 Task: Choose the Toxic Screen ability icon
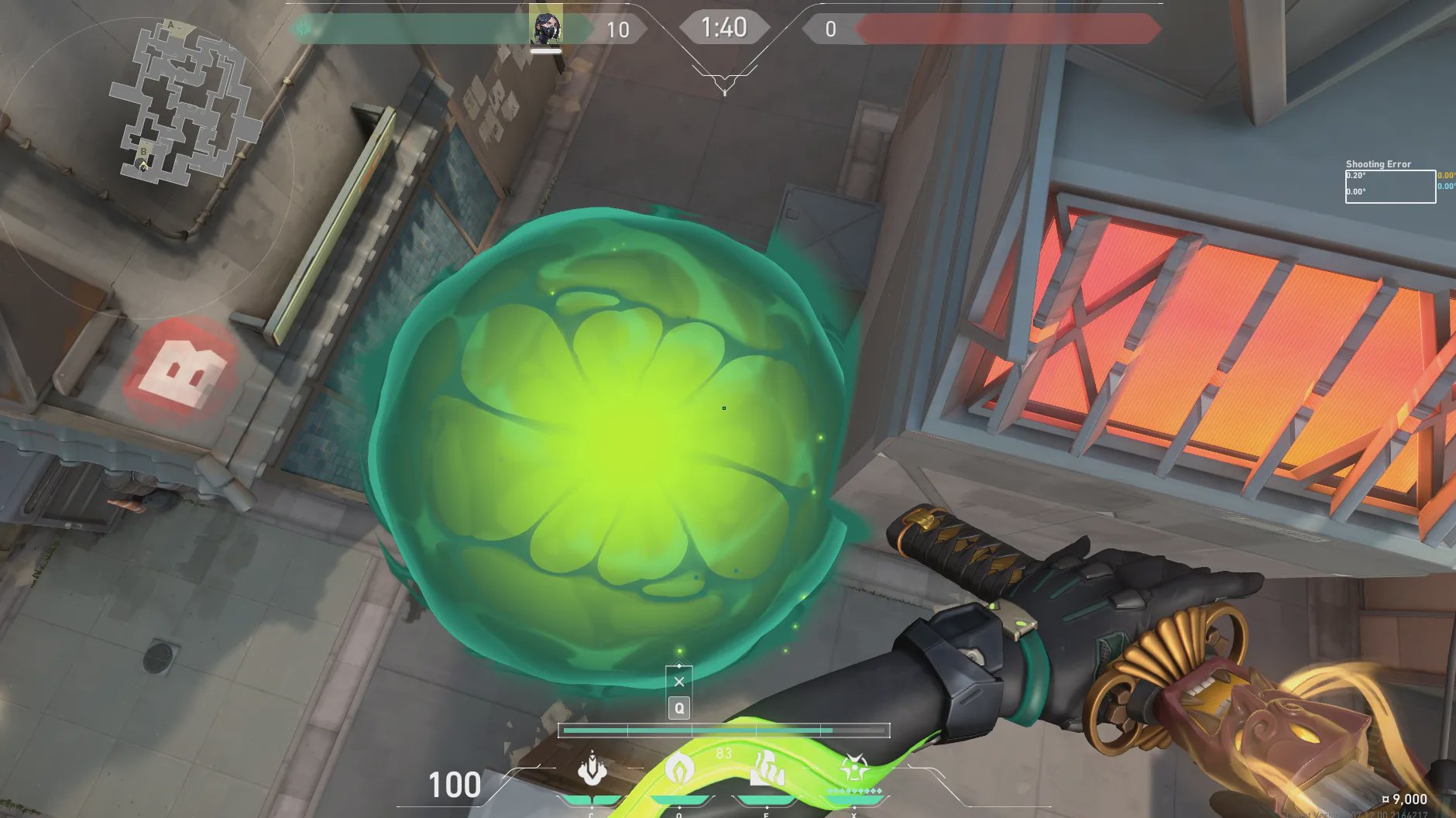point(767,769)
